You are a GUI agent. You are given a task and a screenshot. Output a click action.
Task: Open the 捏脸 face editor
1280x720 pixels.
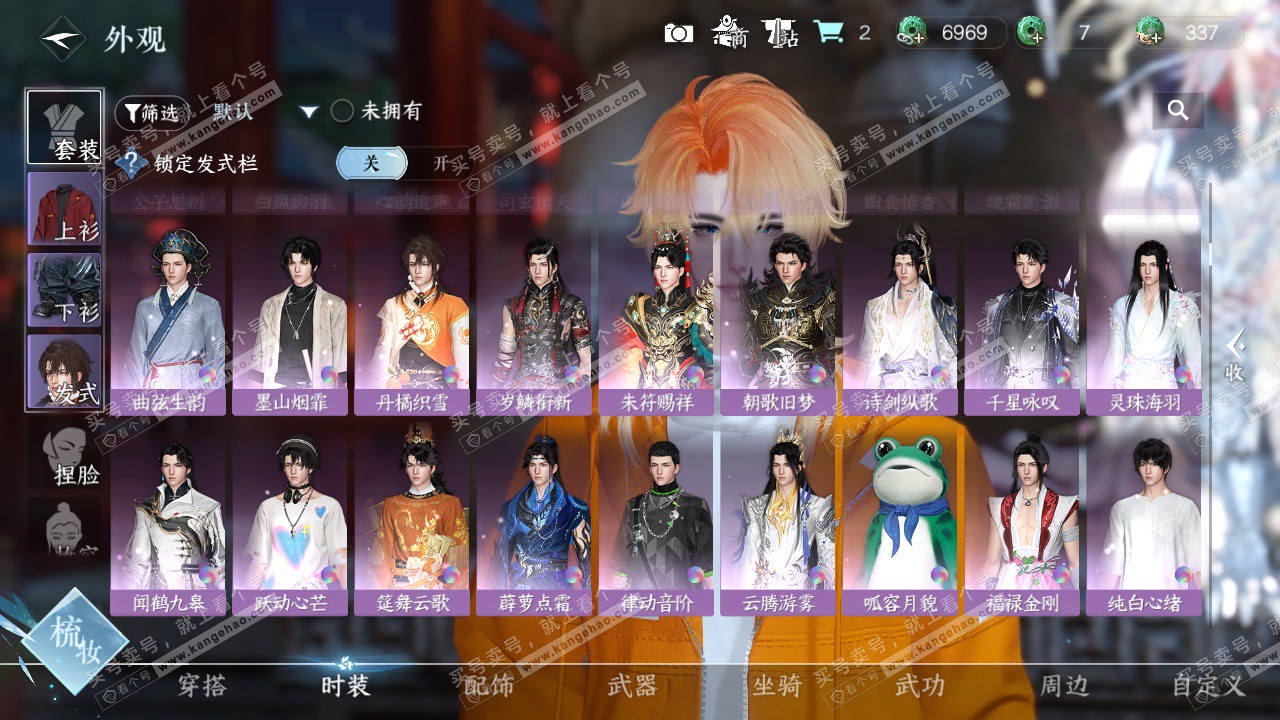click(x=70, y=456)
